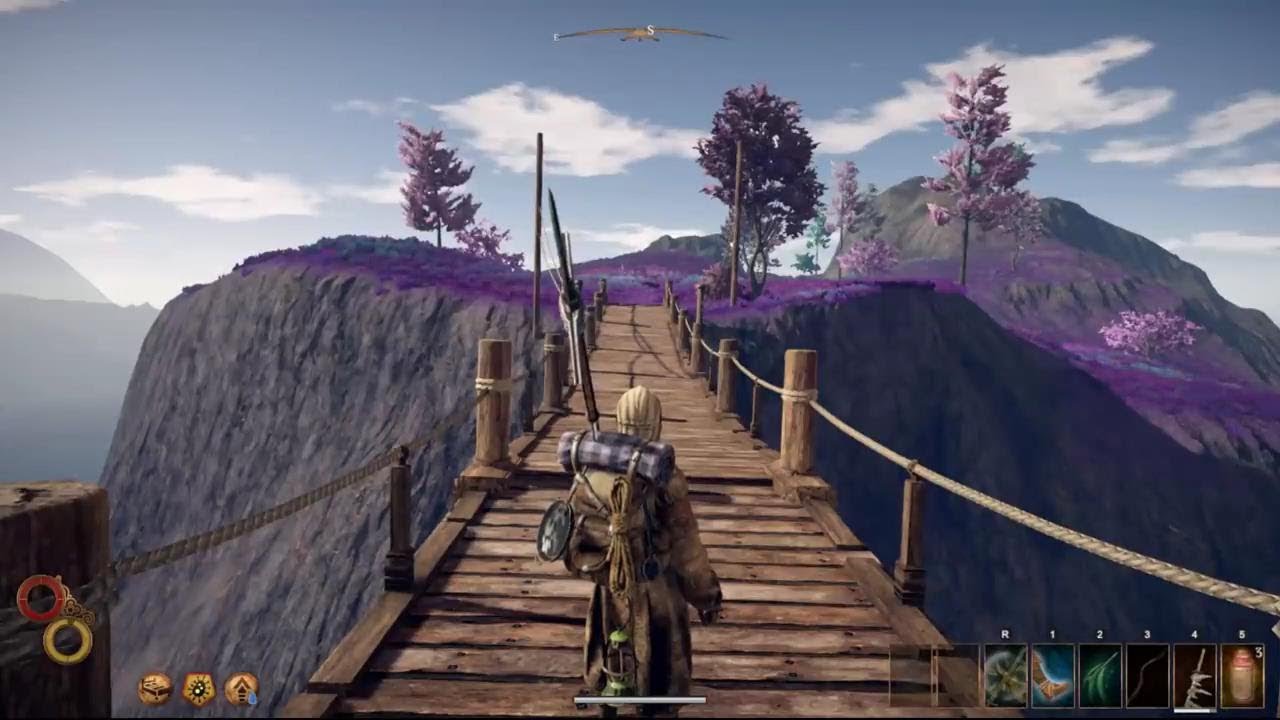Screen dimensions: 1280x720
Task: Inspect the bed rest status icon
Action: pos(154,688)
